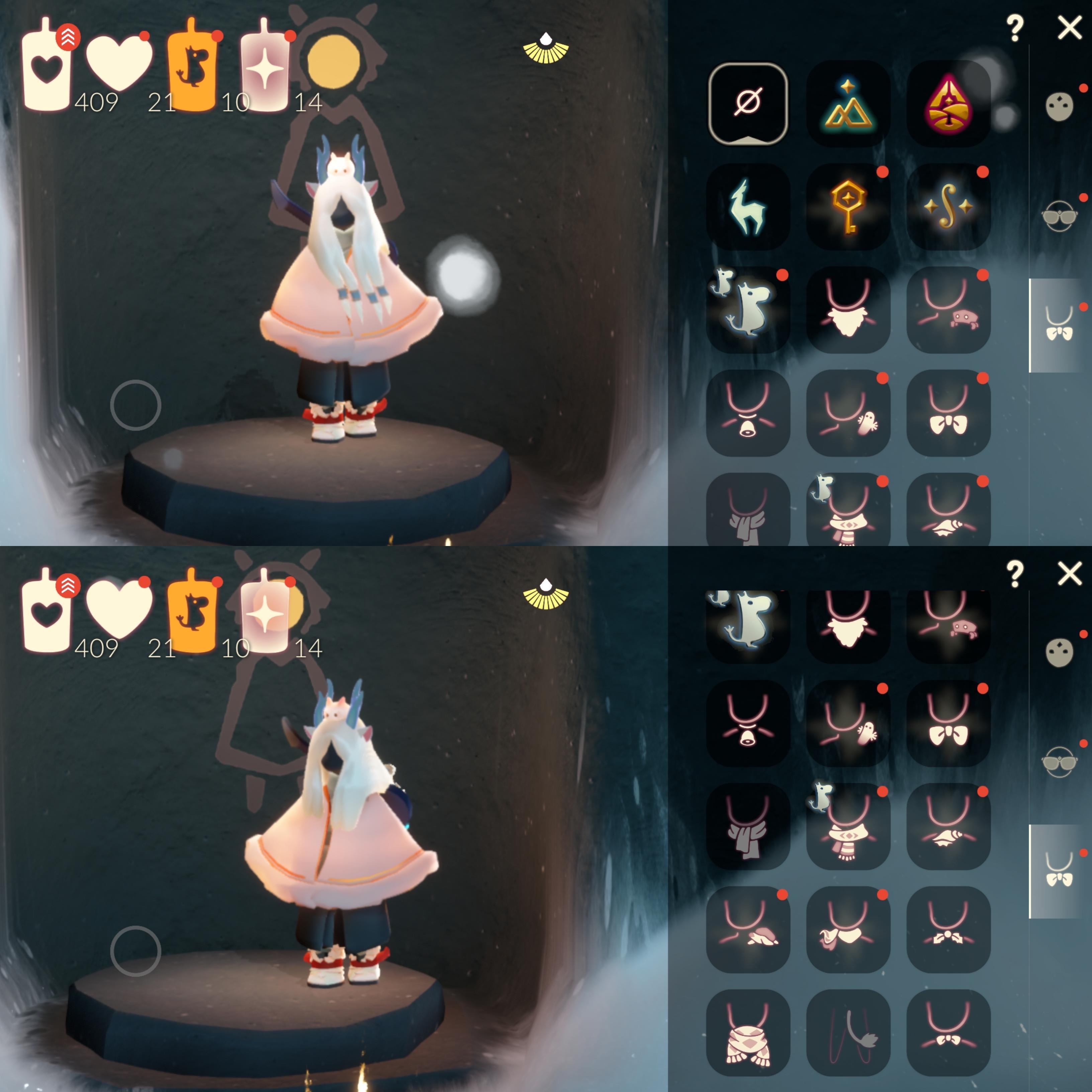1092x1092 pixels.
Task: Open the help question mark panel
Action: (1016, 25)
